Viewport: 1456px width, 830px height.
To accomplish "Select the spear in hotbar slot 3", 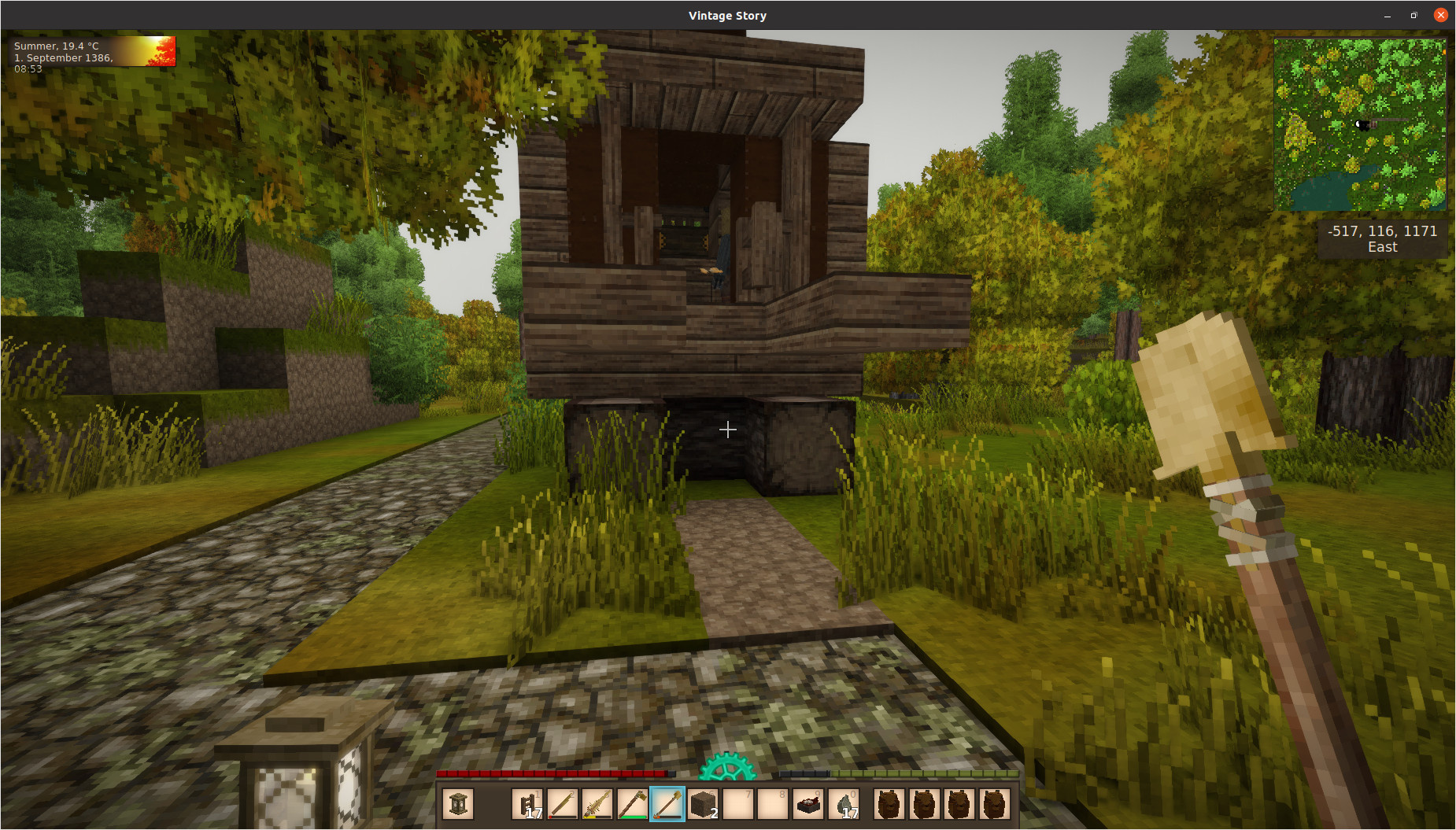I will click(x=597, y=804).
